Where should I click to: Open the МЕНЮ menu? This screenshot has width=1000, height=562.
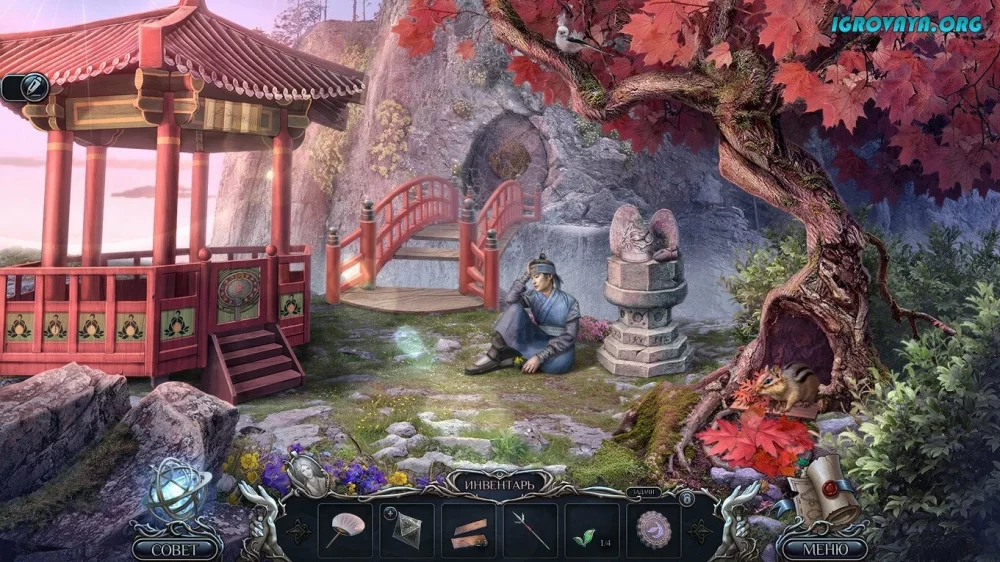[x=824, y=549]
